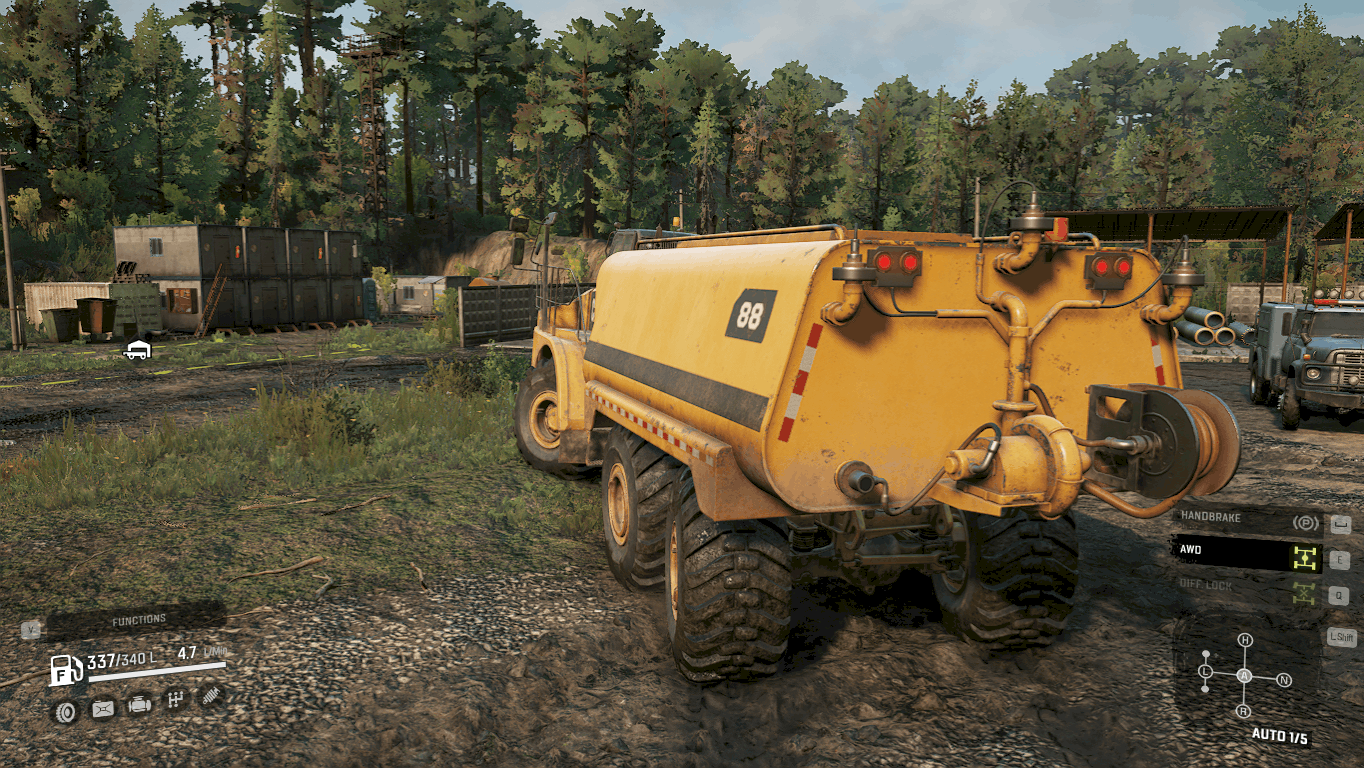Engage the Diff Lock option
Viewport: 1364px width, 768px height.
click(x=1246, y=587)
